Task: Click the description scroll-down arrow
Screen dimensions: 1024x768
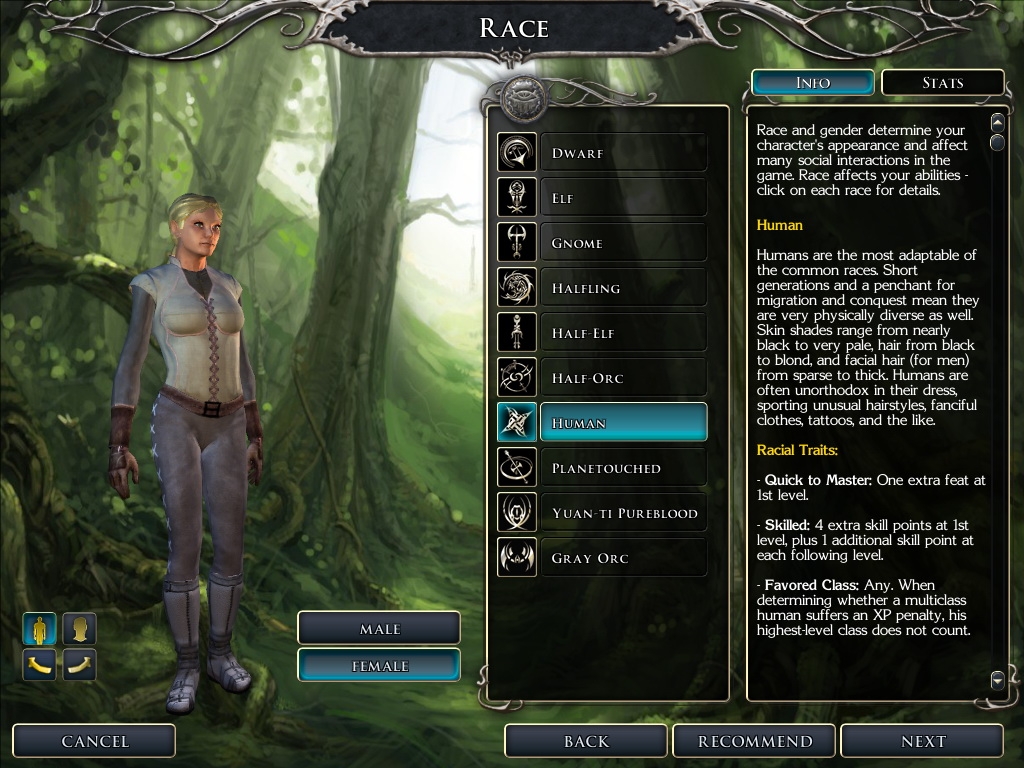Action: pos(997,680)
